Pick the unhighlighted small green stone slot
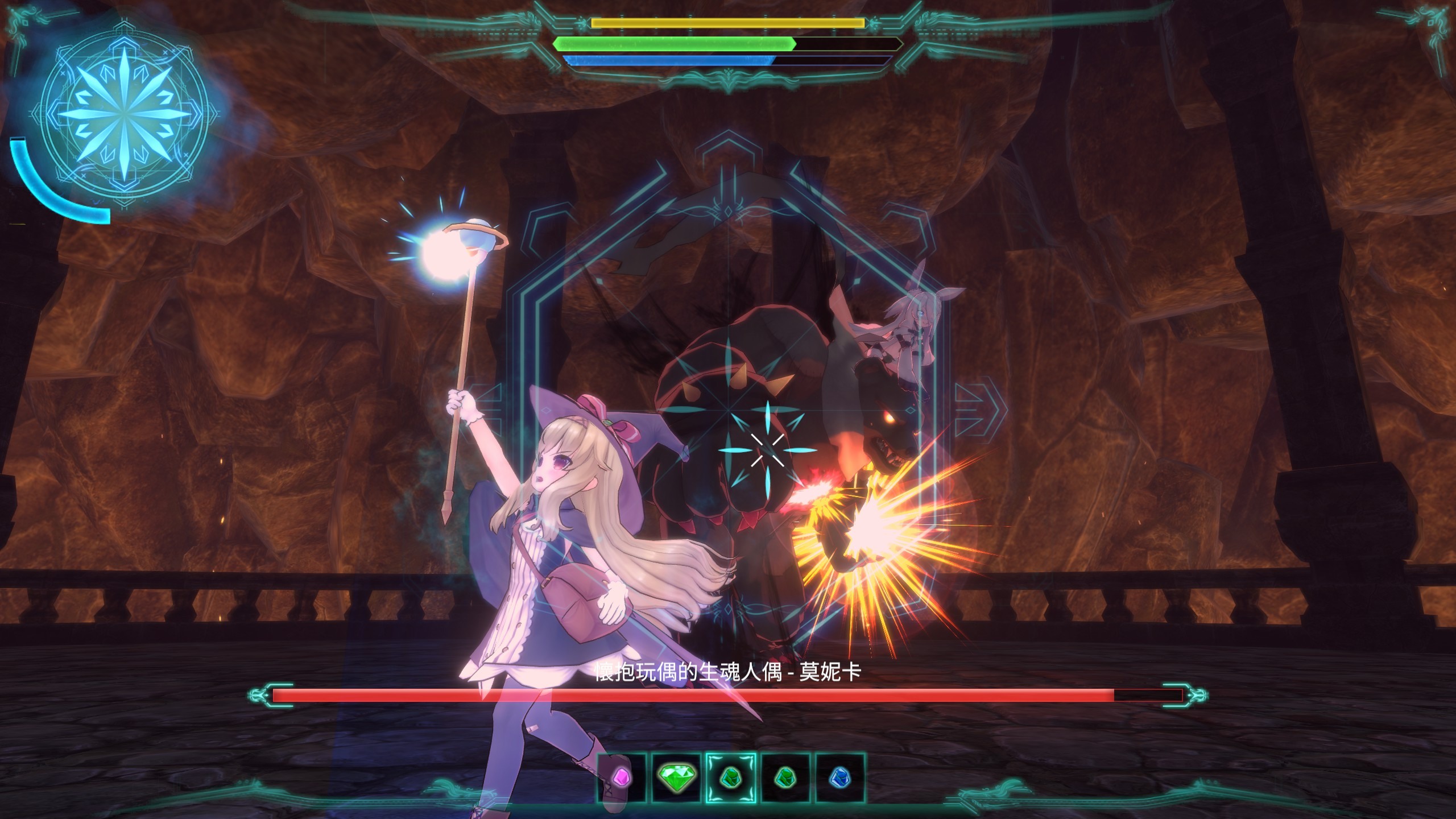 pos(785,777)
